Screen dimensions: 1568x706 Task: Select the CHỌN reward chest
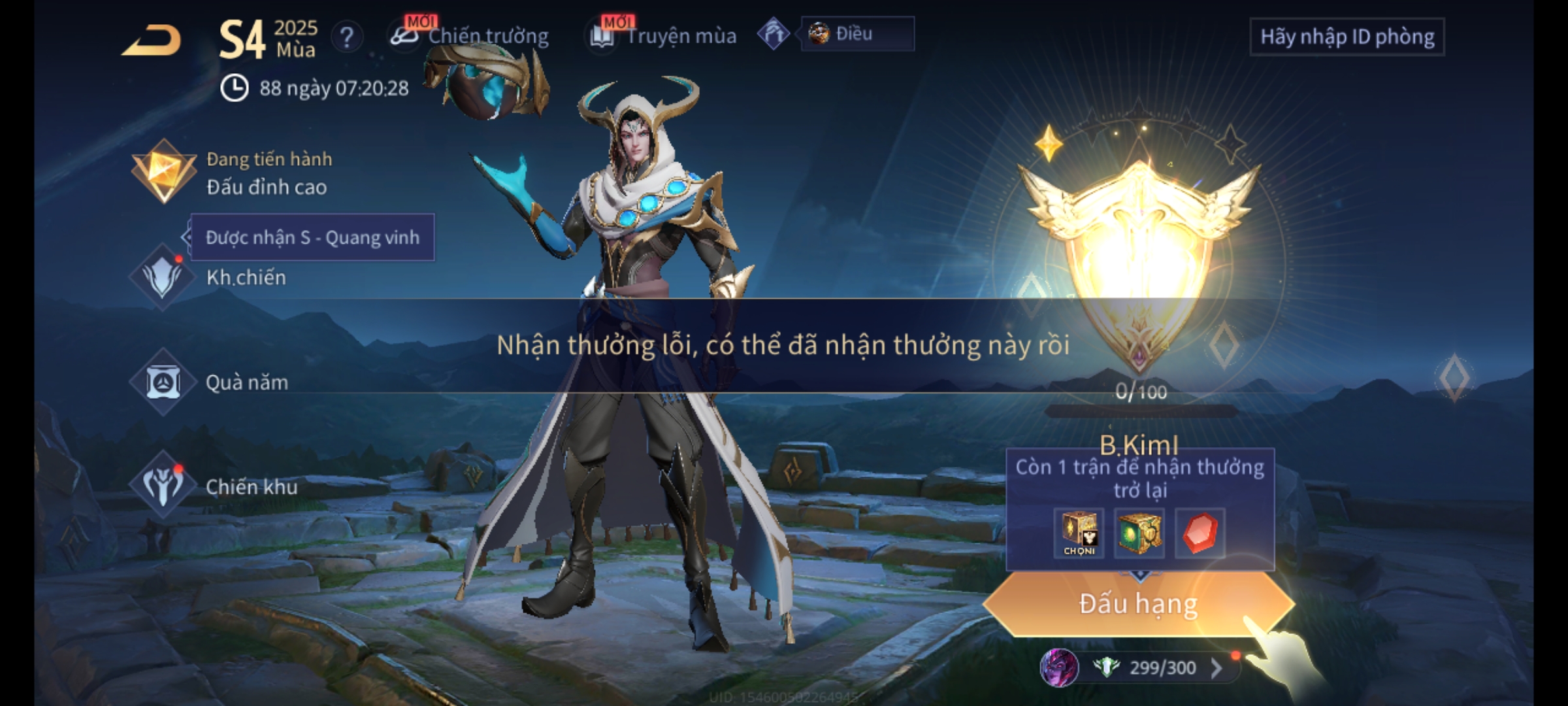(1079, 533)
